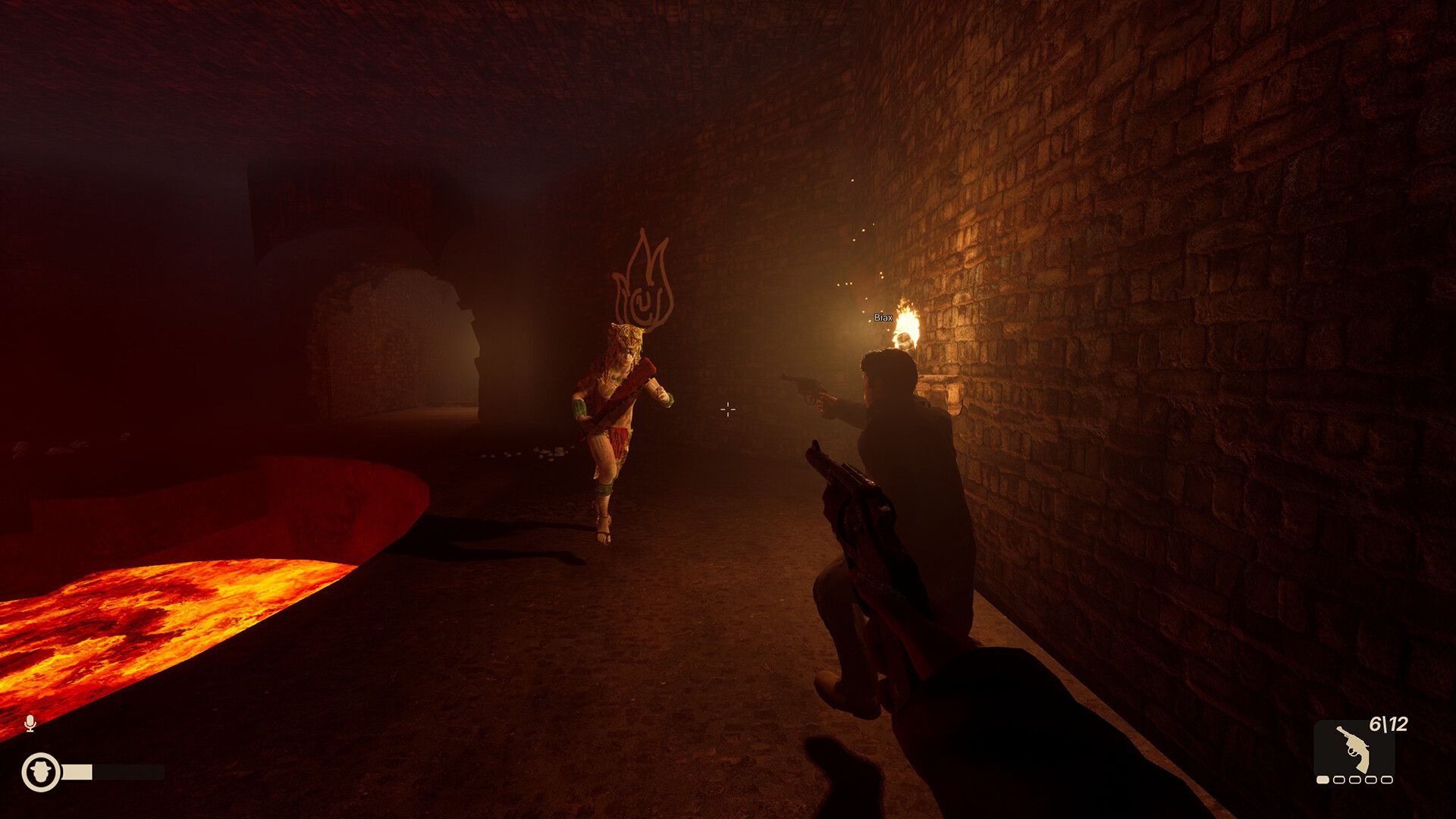Viewport: 1456px width, 819px height.
Task: Toggle the microphone voice chat icon
Action: point(30,723)
